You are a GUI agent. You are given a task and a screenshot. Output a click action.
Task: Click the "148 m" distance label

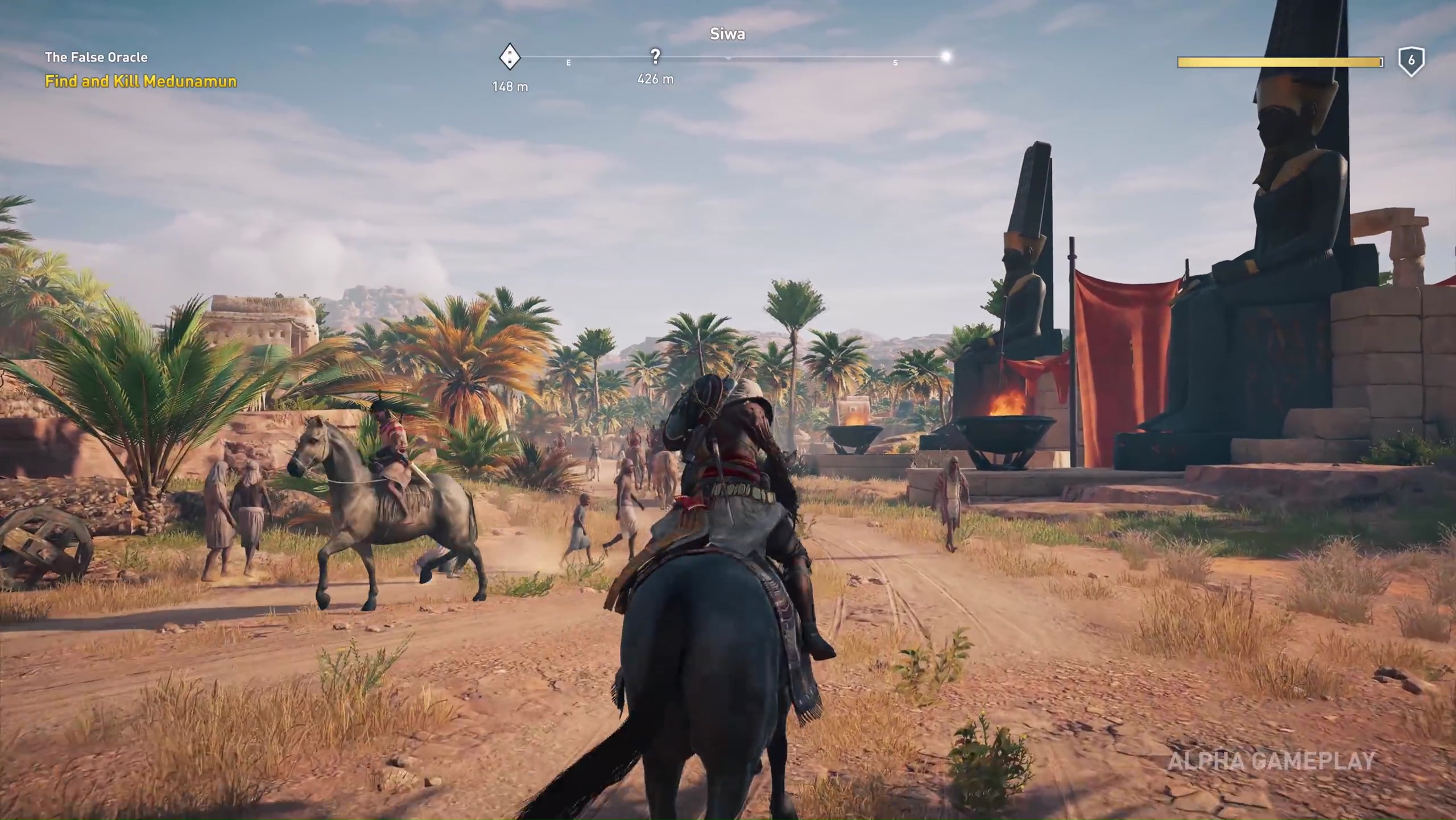510,86
